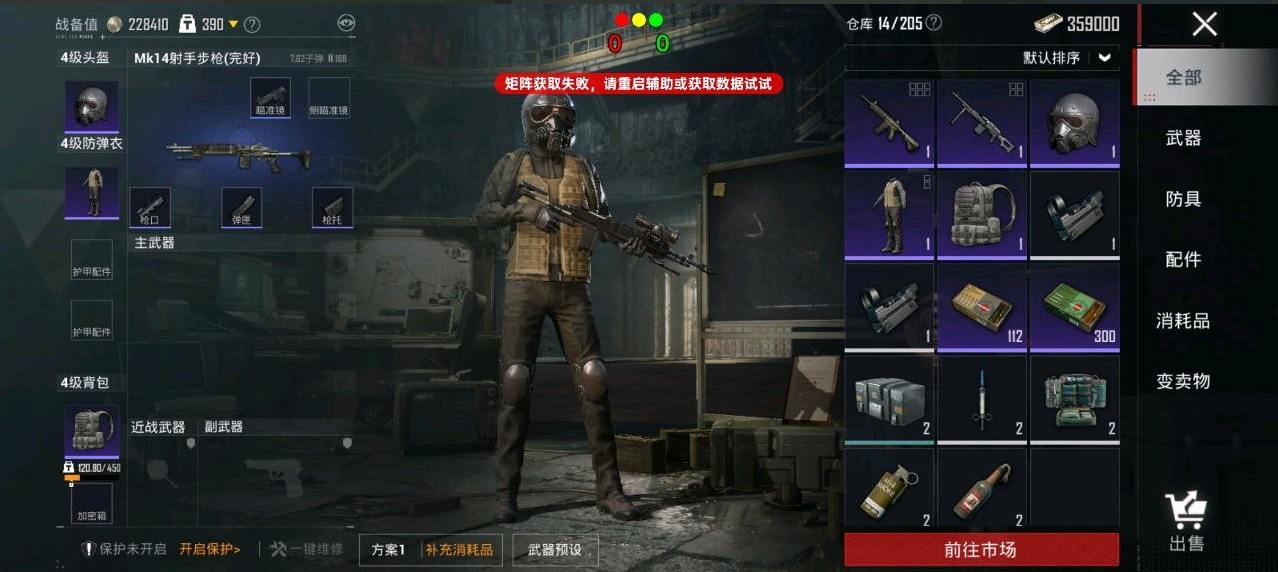Pick the 300-count green ammo box
1278x572 pixels.
(x=1075, y=308)
